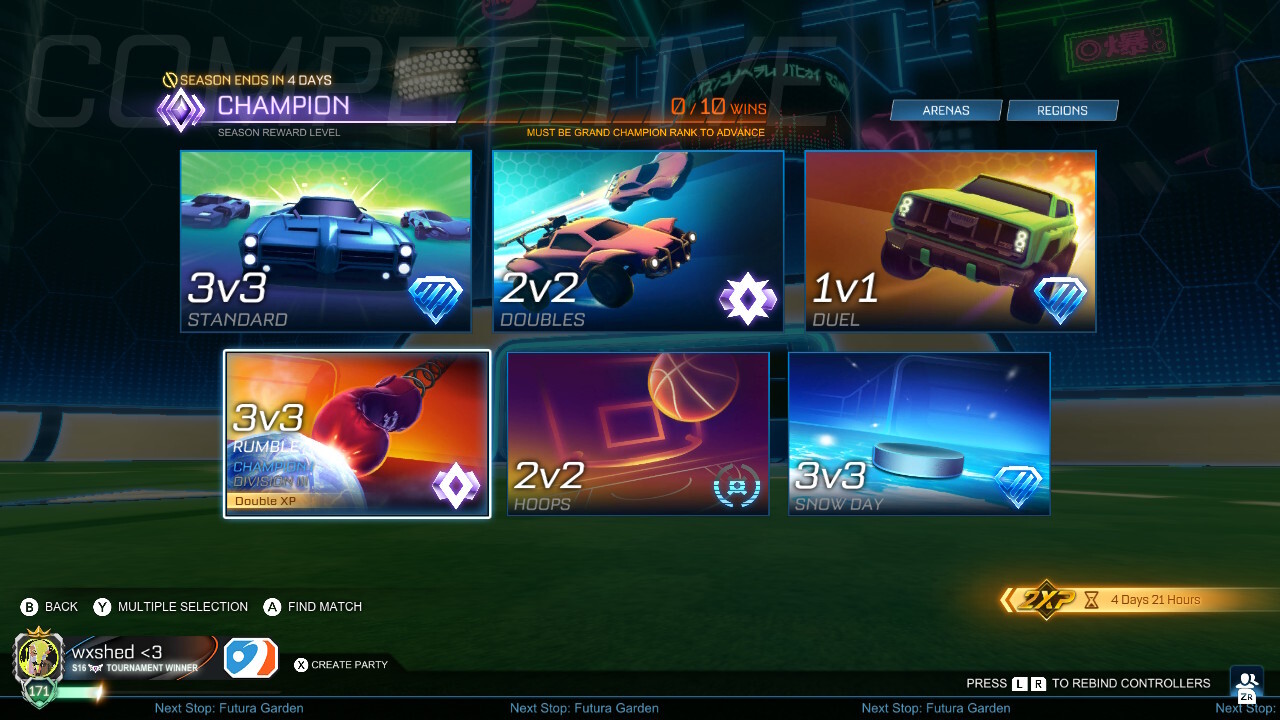Open the Arenas tab
This screenshot has width=1280, height=720.
click(946, 110)
